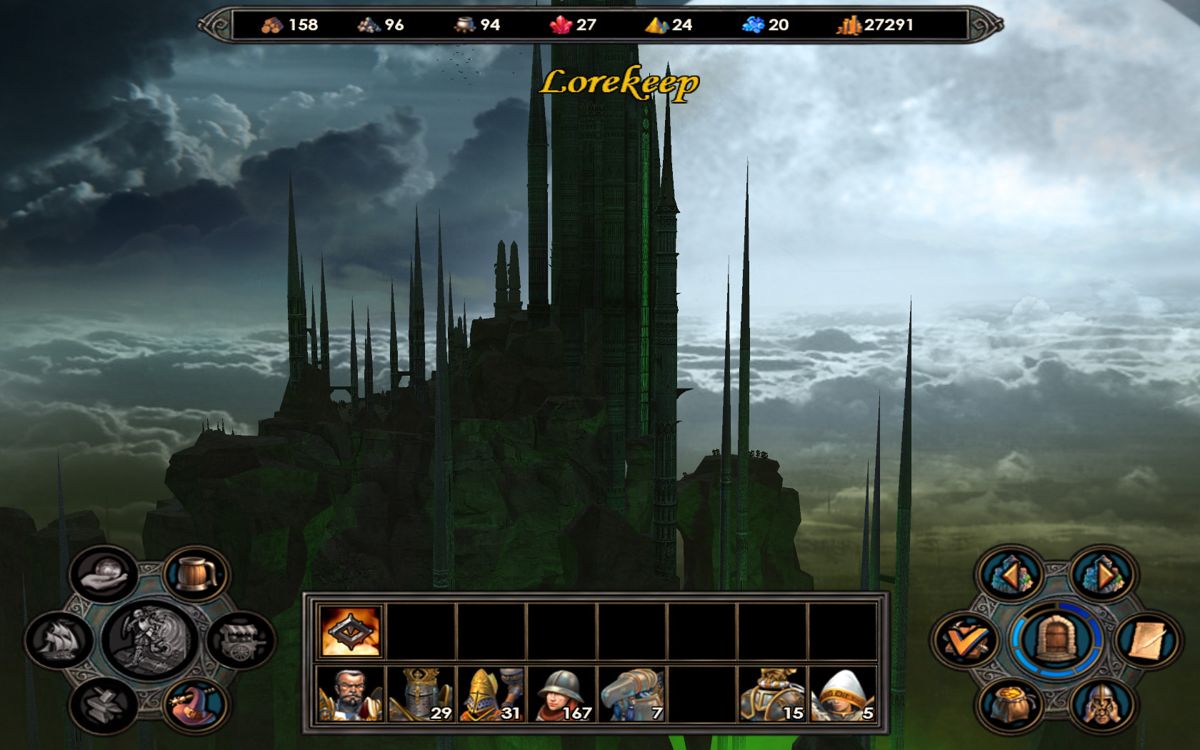Open the tavern via the beer mug icon
Image resolution: width=1200 pixels, height=750 pixels.
click(196, 573)
